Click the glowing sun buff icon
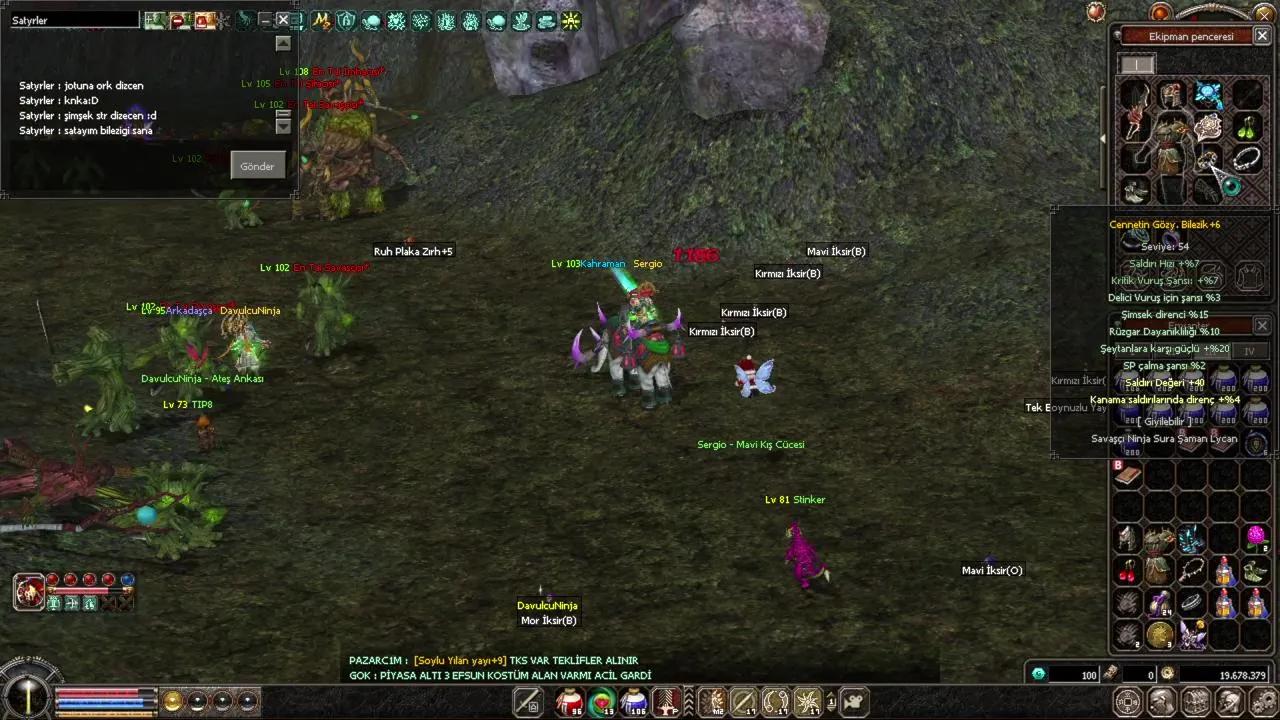The image size is (1280, 720). click(571, 20)
